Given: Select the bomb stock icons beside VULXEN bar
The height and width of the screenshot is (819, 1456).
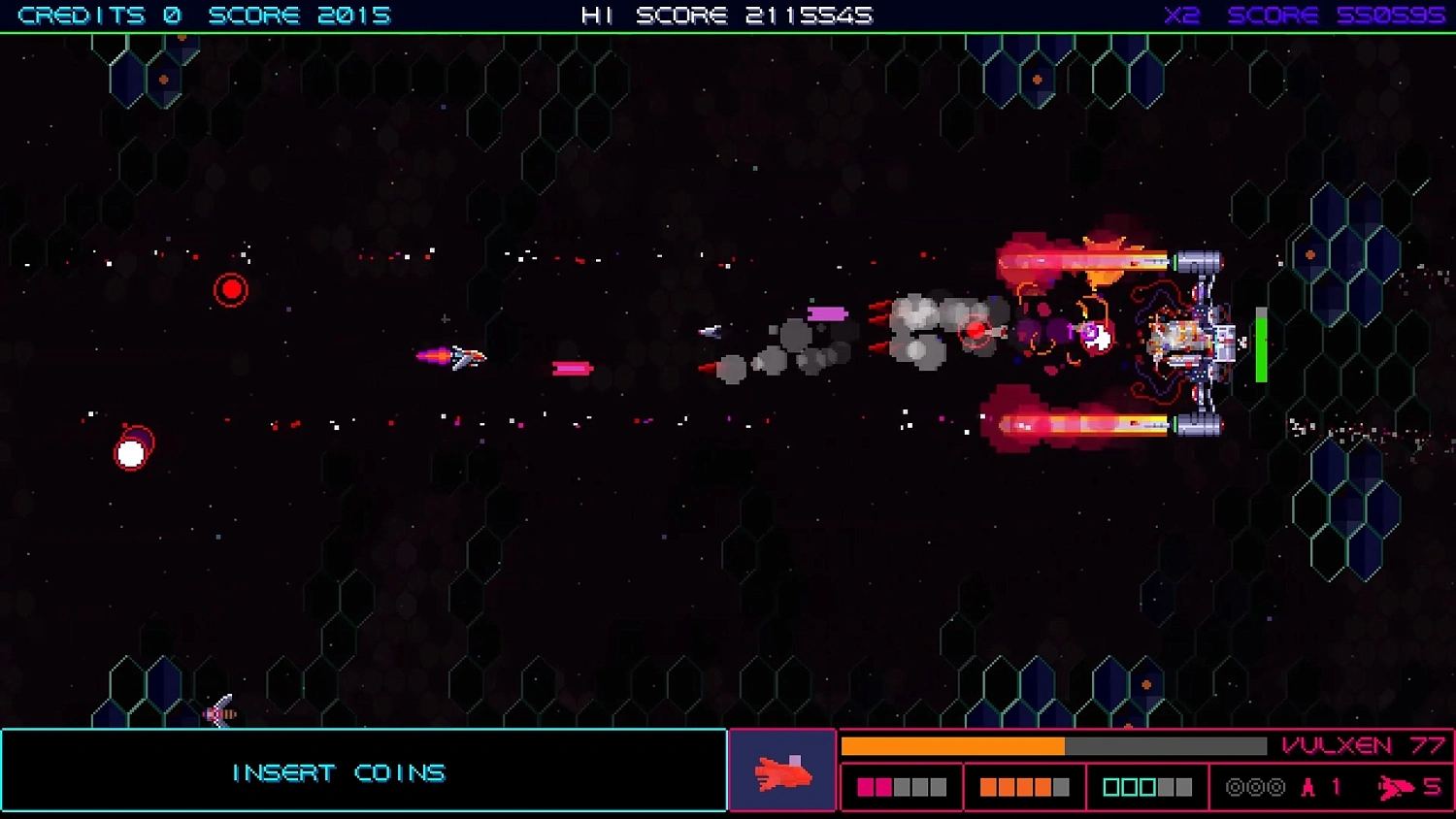Looking at the screenshot, I should (x=1255, y=787).
